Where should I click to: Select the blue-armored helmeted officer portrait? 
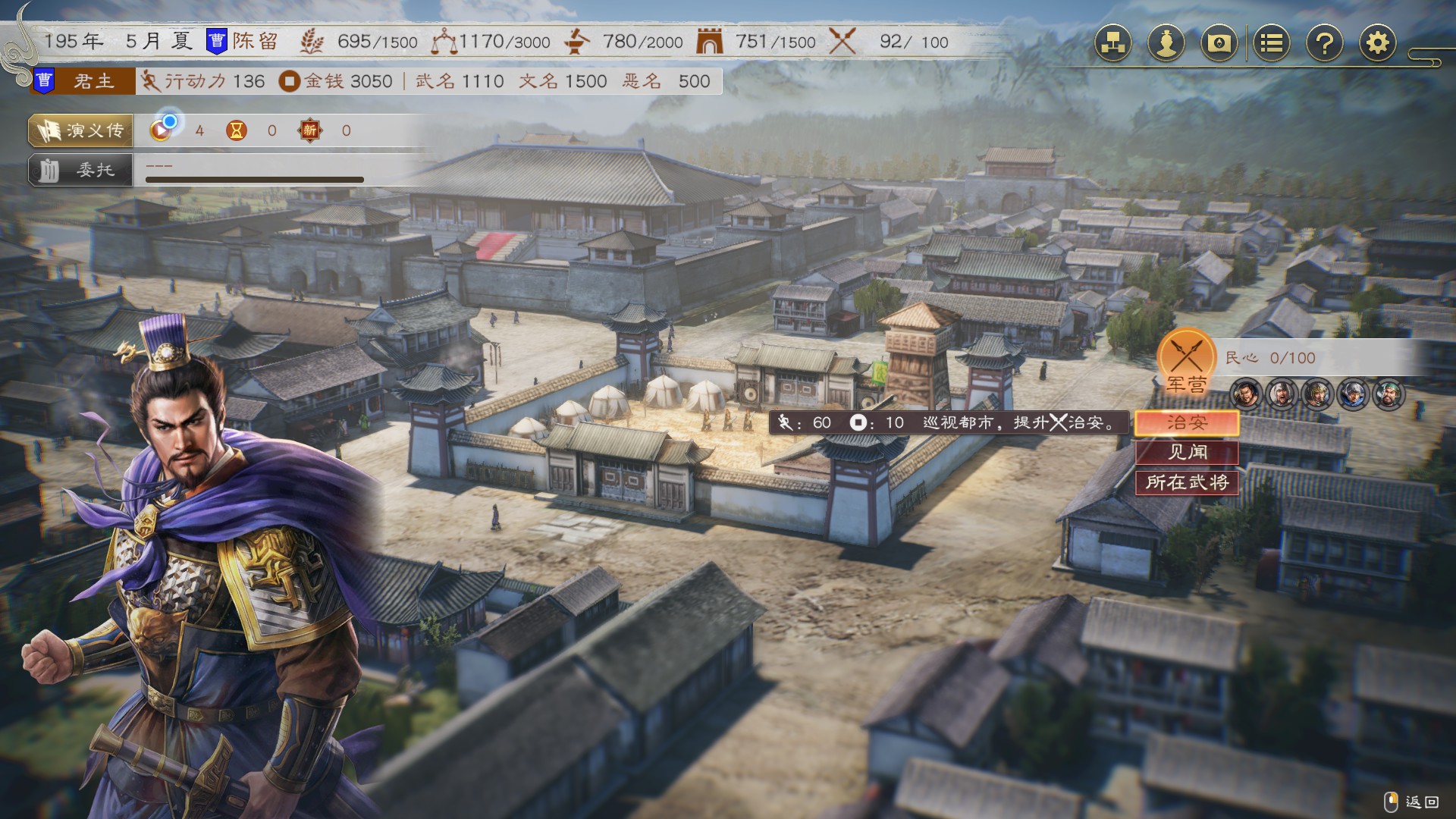pos(1354,394)
